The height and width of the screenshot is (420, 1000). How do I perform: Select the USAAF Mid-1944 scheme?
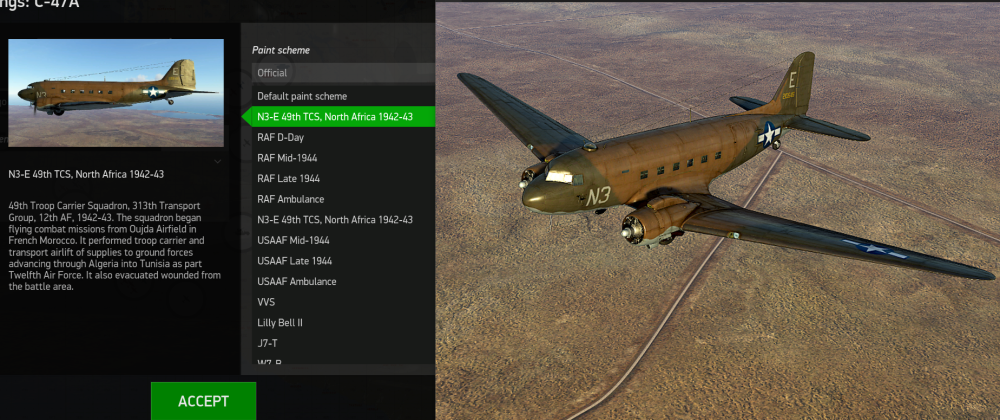pos(293,240)
